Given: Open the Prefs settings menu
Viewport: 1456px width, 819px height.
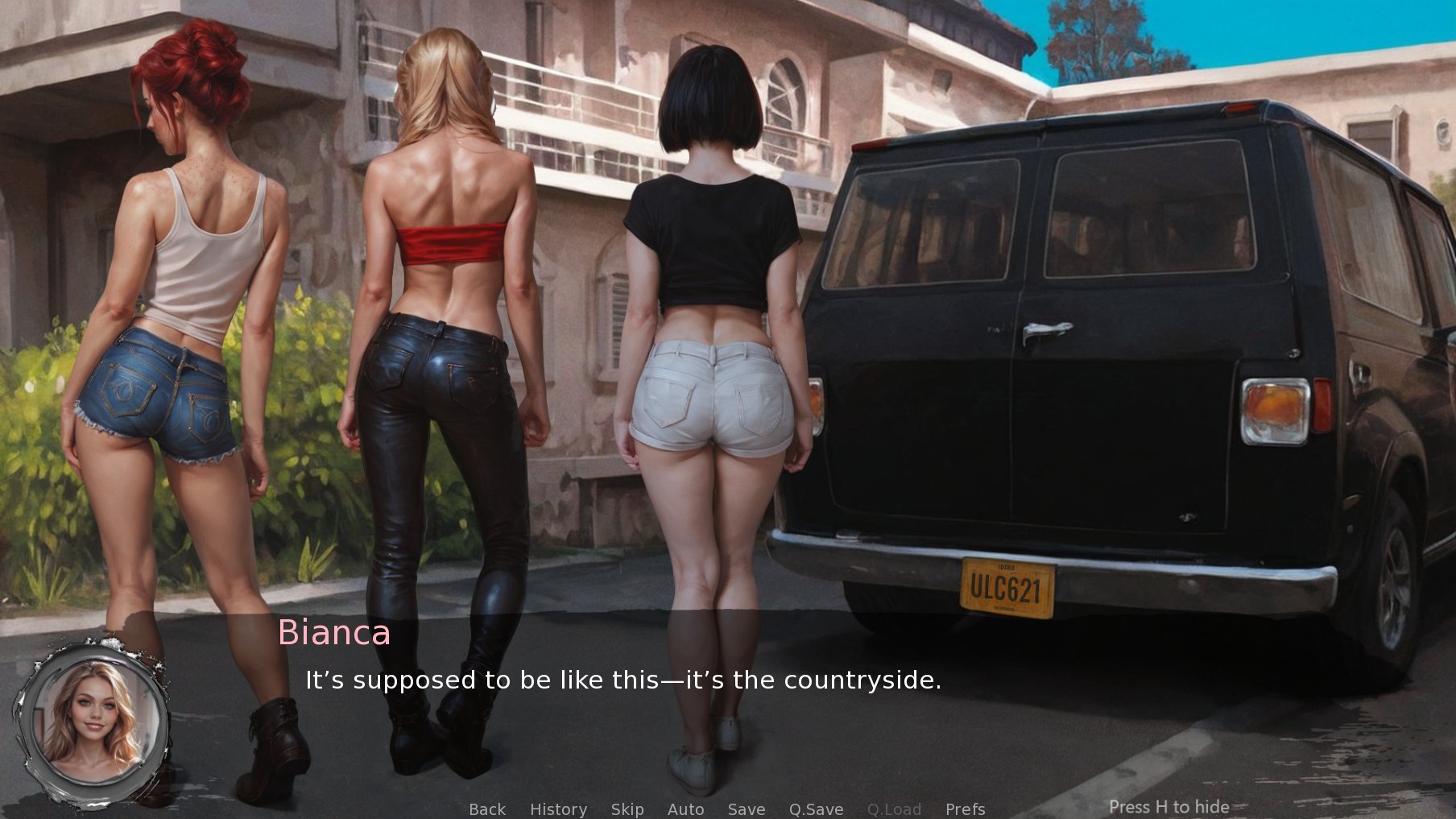Looking at the screenshot, I should pos(965,809).
